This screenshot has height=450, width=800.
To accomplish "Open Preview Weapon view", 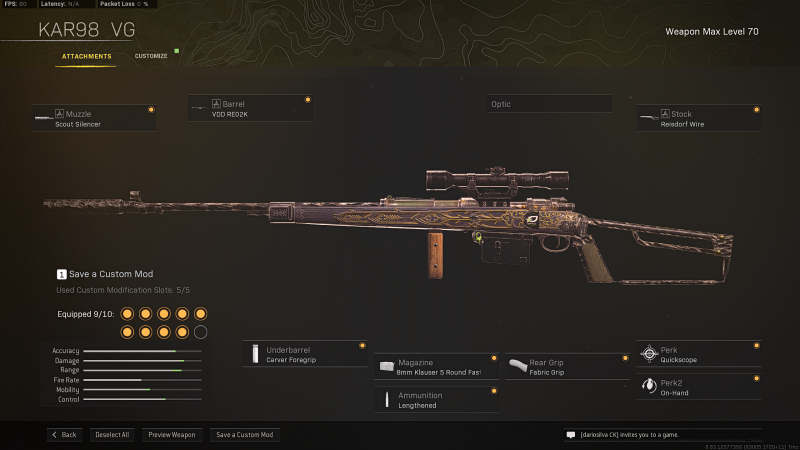I will 172,435.
